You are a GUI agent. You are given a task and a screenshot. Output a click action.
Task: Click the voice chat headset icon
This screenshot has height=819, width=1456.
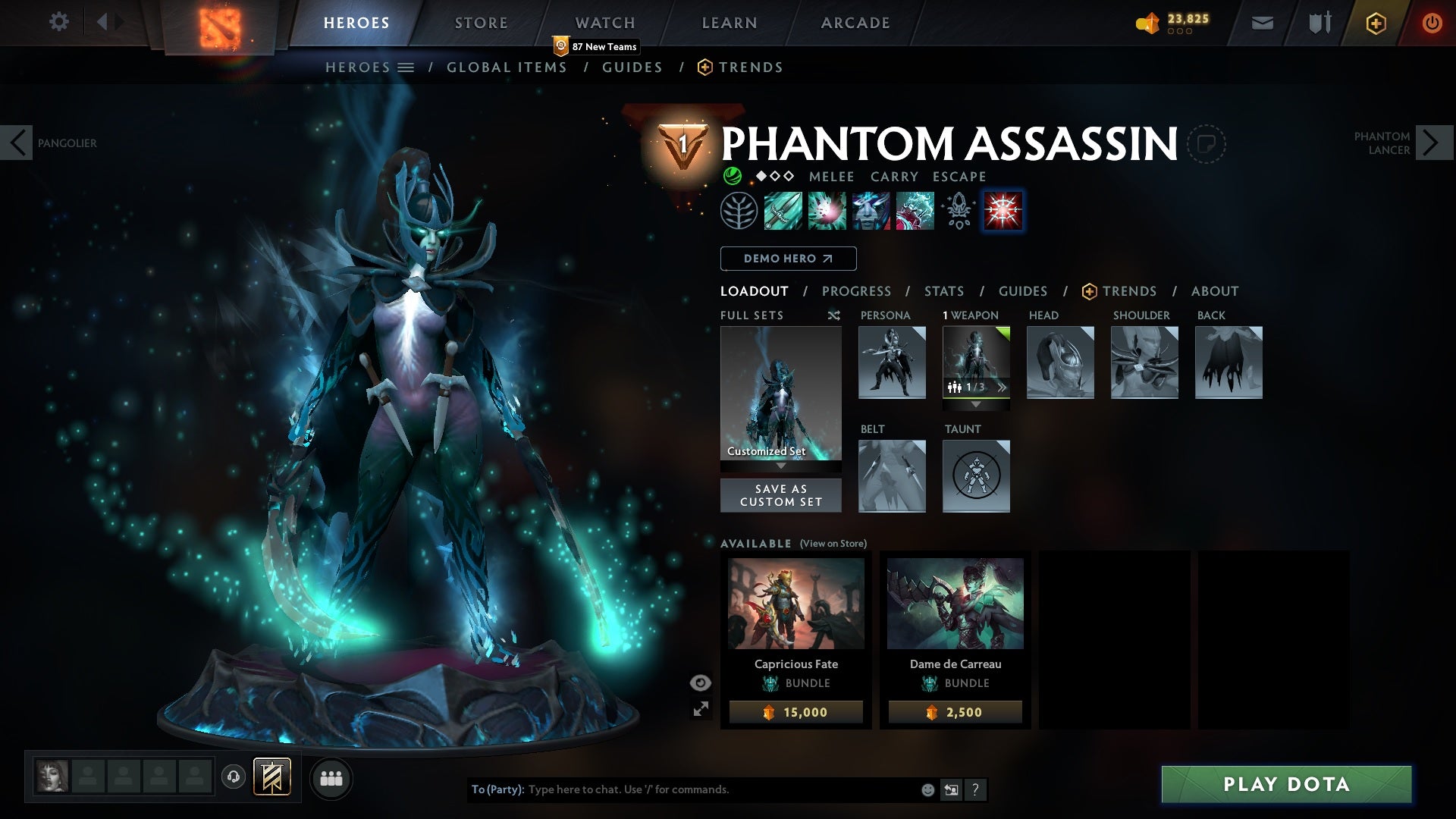click(235, 778)
